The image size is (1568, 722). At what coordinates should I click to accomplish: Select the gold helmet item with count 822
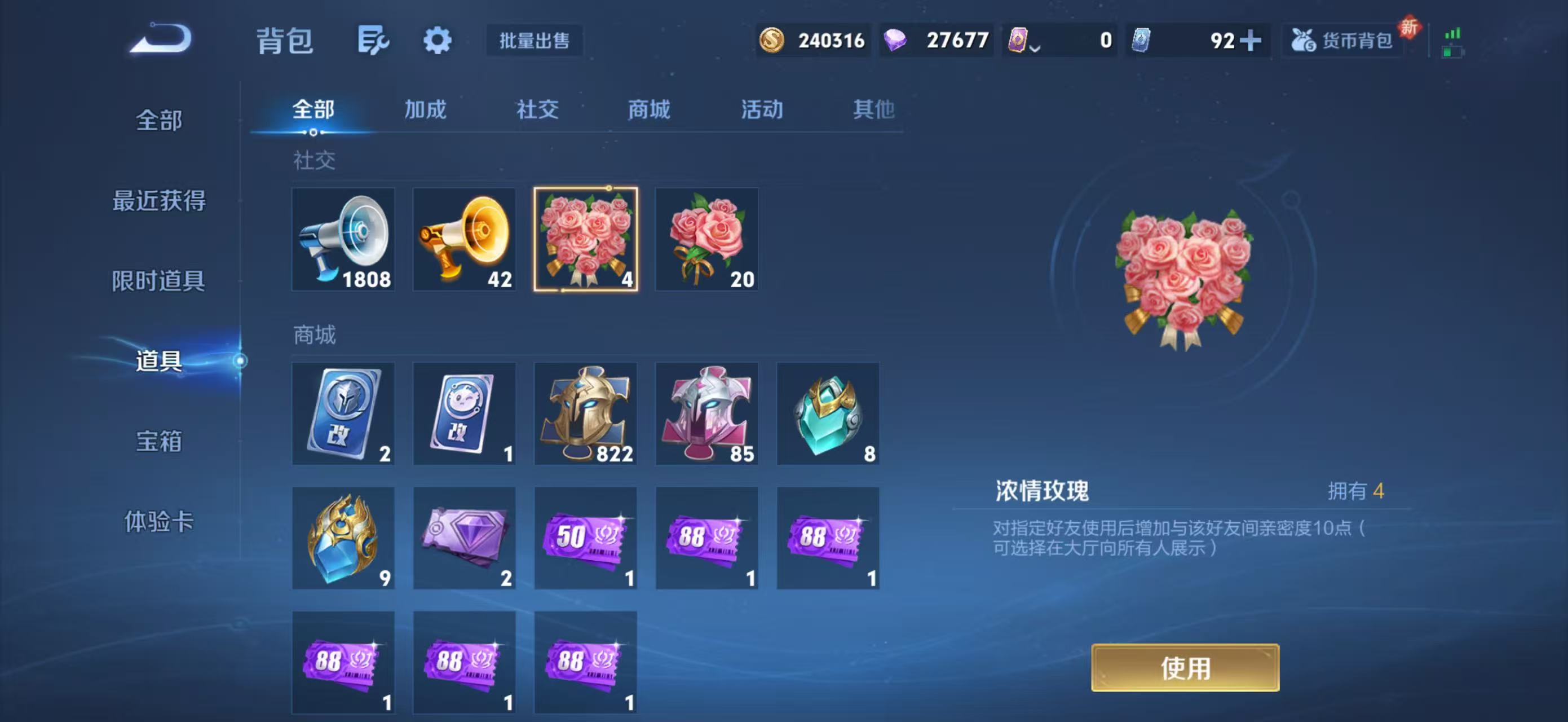point(585,415)
